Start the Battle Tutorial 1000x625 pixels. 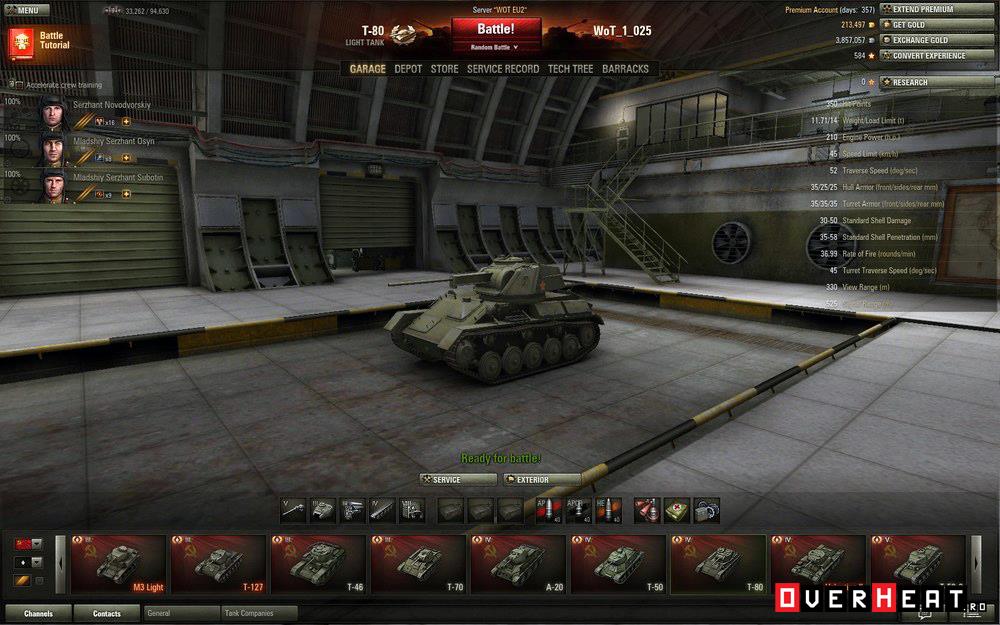[x=40, y=41]
